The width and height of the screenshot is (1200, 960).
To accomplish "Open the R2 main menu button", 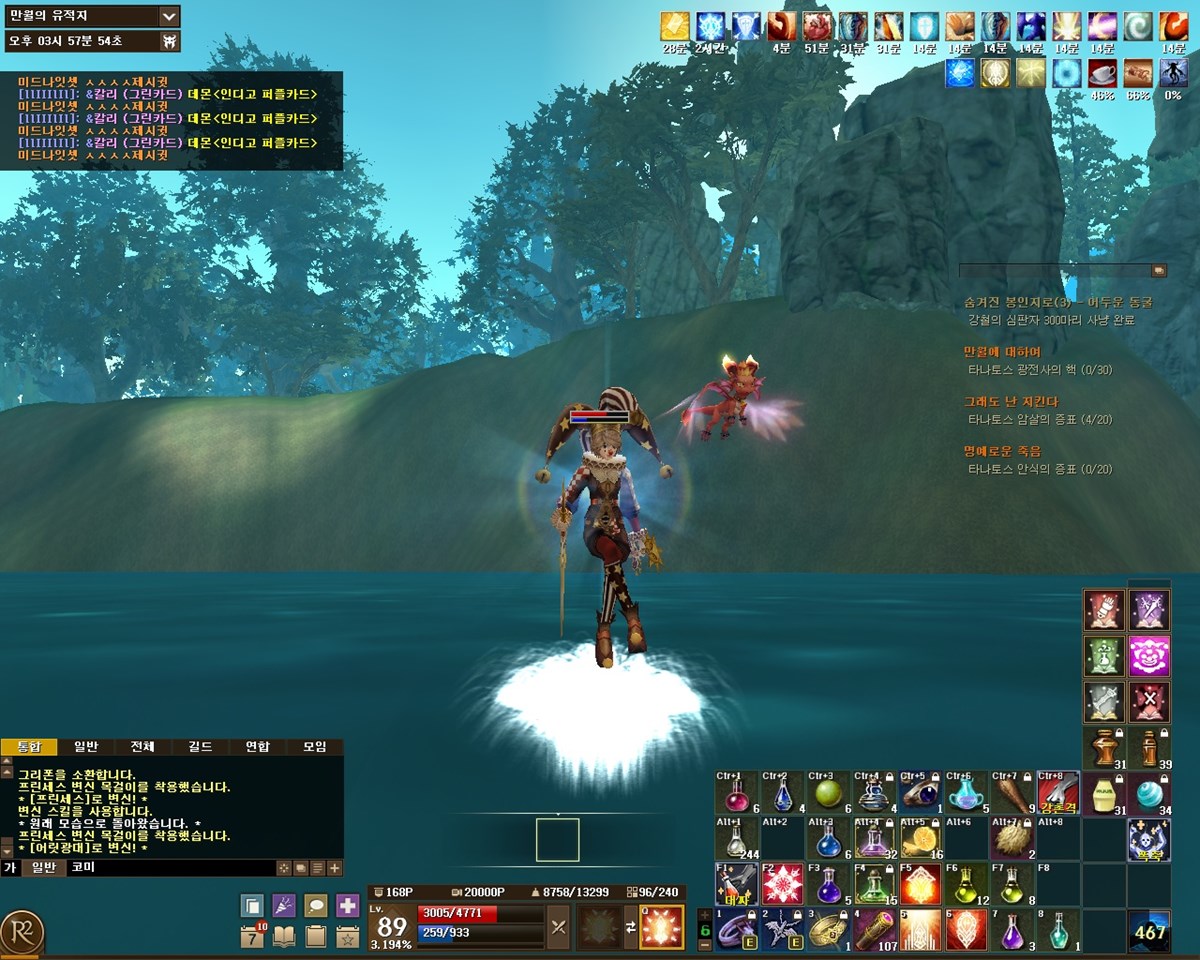I will coord(22,931).
